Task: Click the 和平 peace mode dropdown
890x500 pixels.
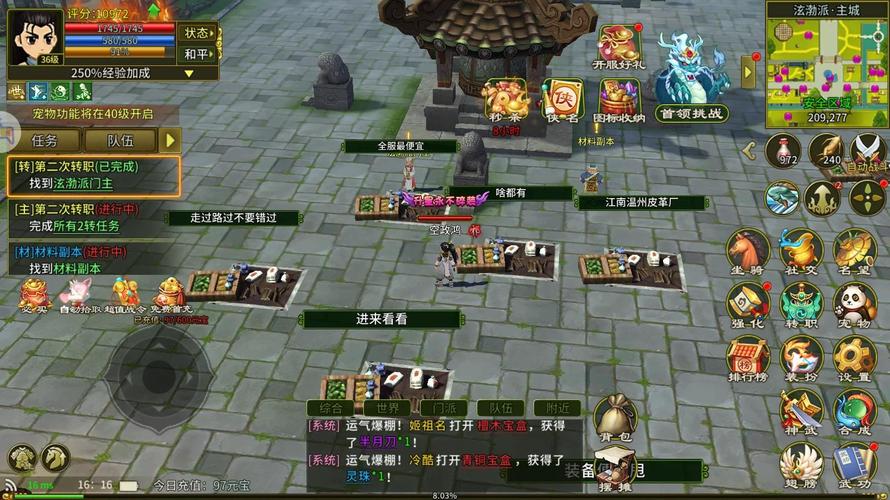Action: pyautogui.click(x=196, y=54)
